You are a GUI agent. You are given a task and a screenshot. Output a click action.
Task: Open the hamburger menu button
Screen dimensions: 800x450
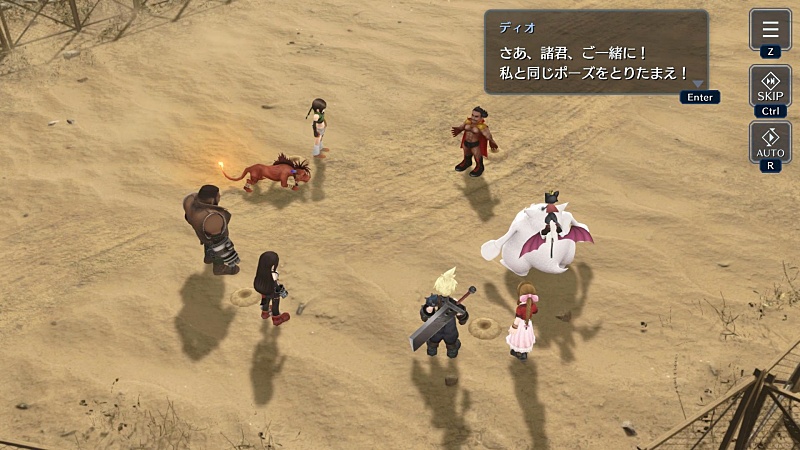[770, 29]
